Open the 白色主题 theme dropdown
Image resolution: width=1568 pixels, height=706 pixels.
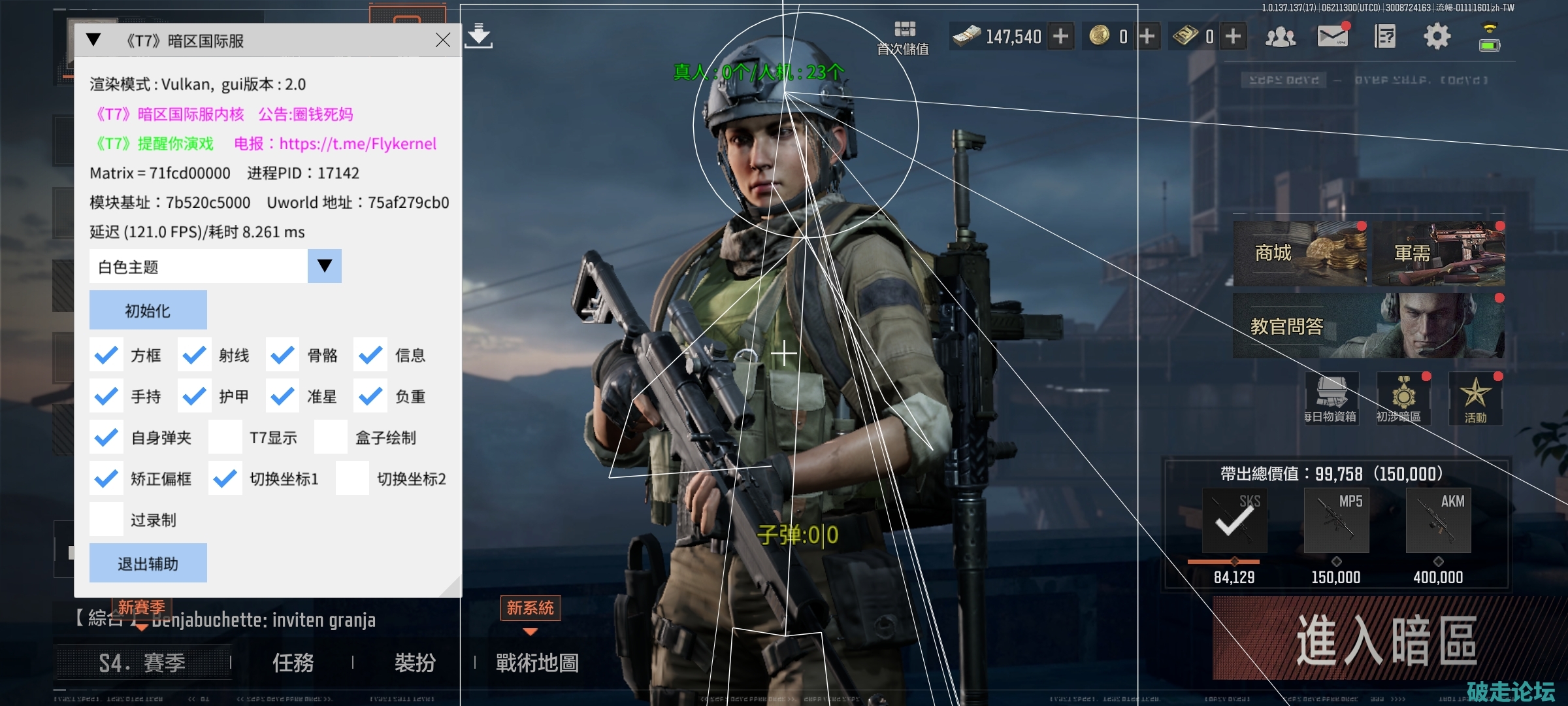click(x=325, y=266)
